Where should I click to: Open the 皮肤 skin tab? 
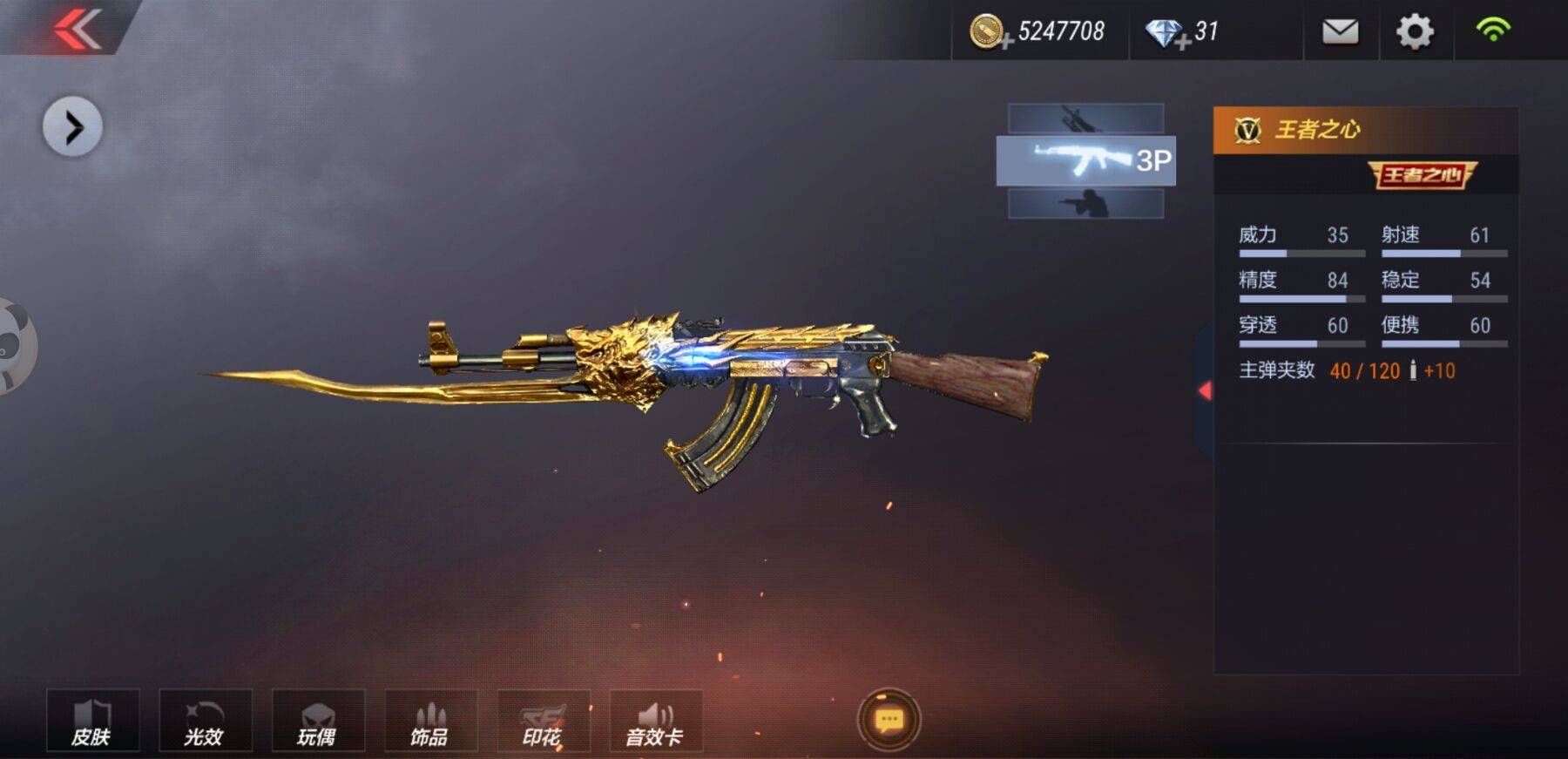click(92, 722)
